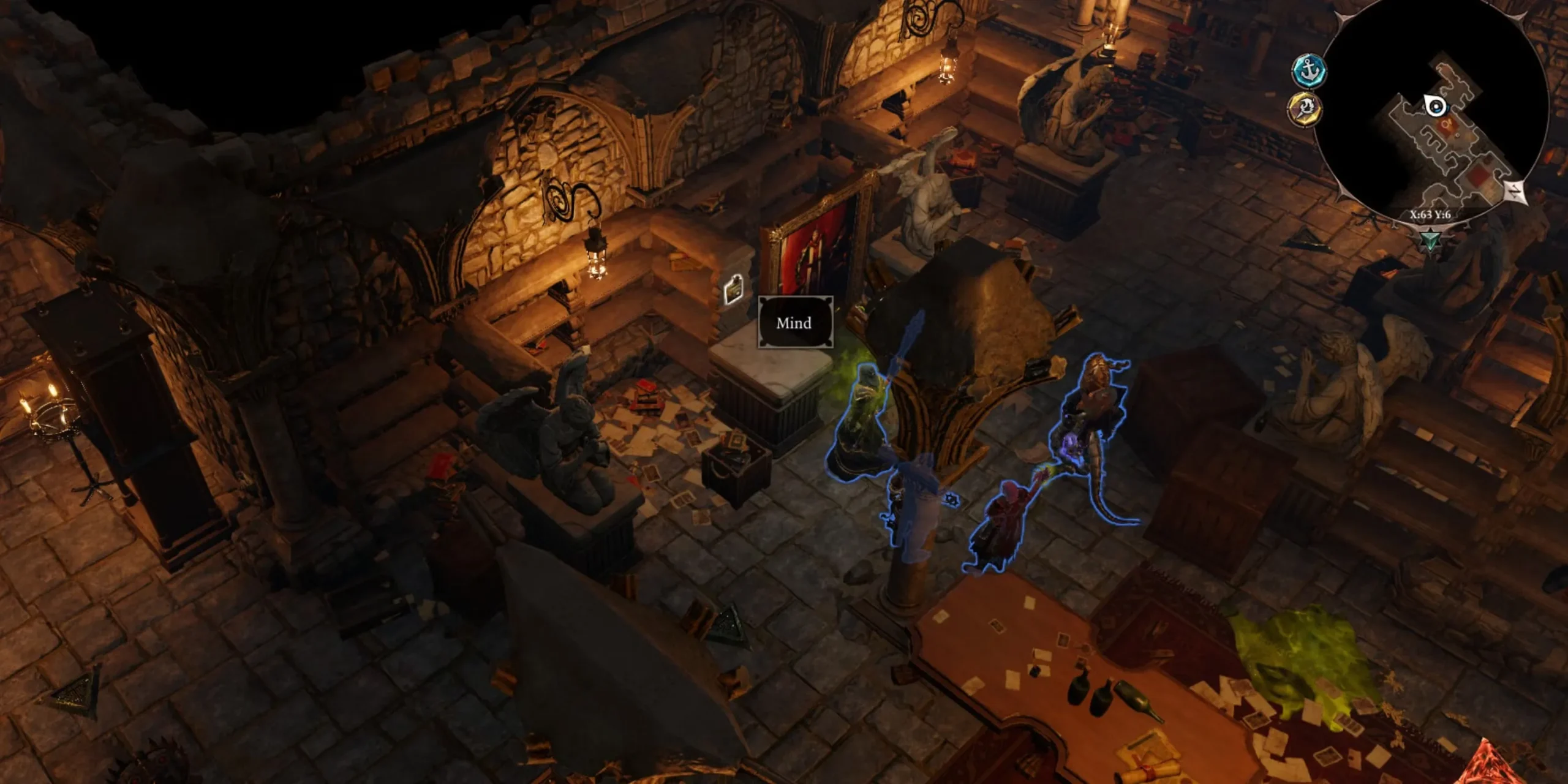The width and height of the screenshot is (1568, 784).
Task: Open the minimap
Action: tap(1427, 116)
